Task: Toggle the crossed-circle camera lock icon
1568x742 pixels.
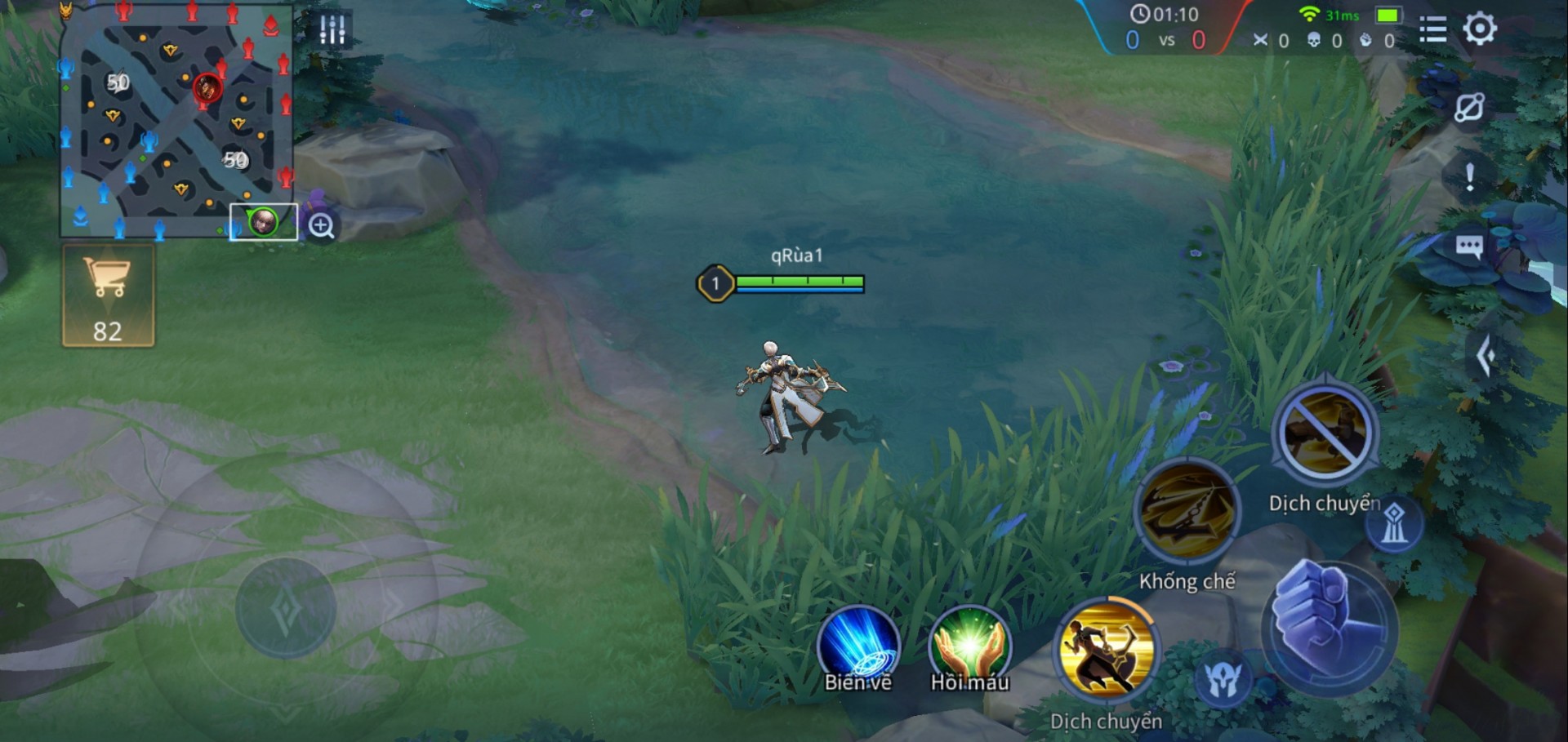Action: click(x=1468, y=108)
